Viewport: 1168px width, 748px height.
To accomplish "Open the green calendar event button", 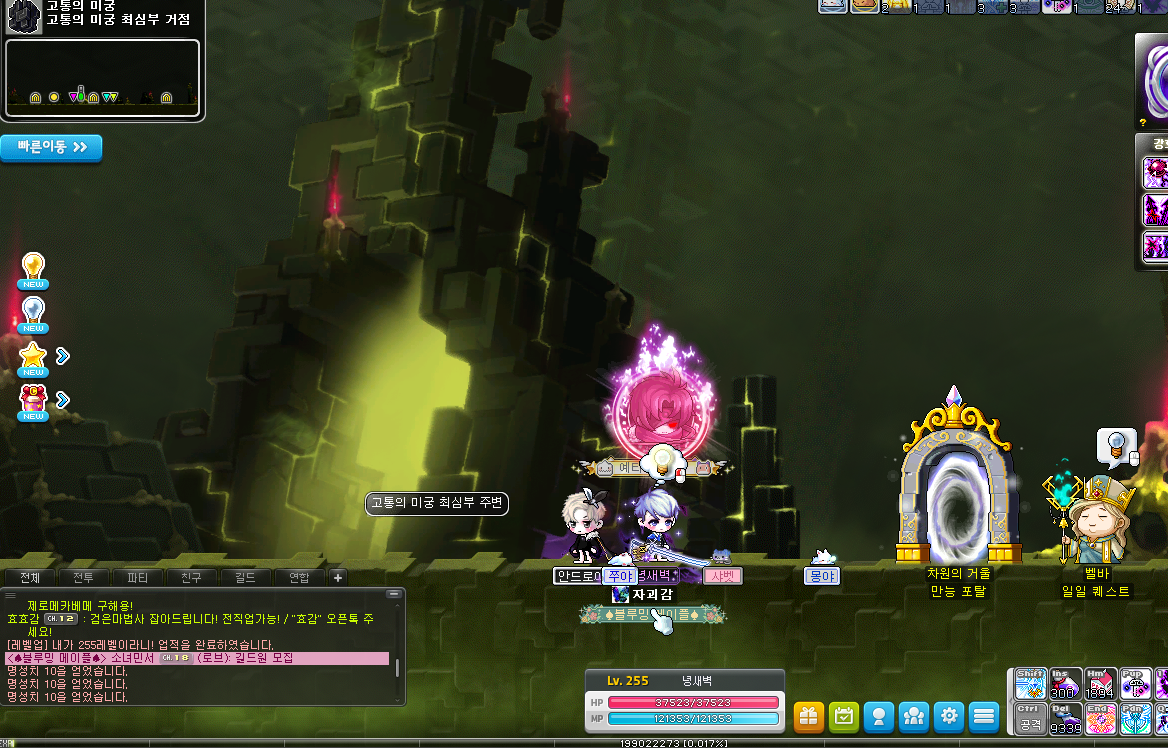I will pyautogui.click(x=843, y=716).
